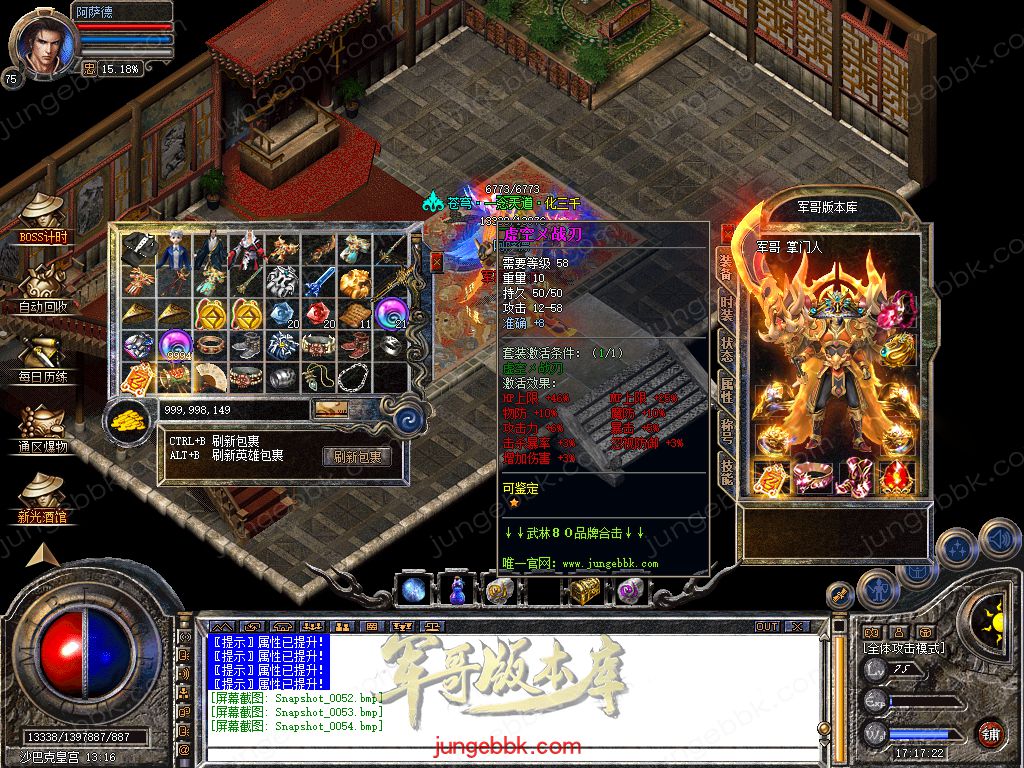Screen dimensions: 1024x768
Task: Use the blue potion in the hotbar
Action: pyautogui.click(x=456, y=591)
